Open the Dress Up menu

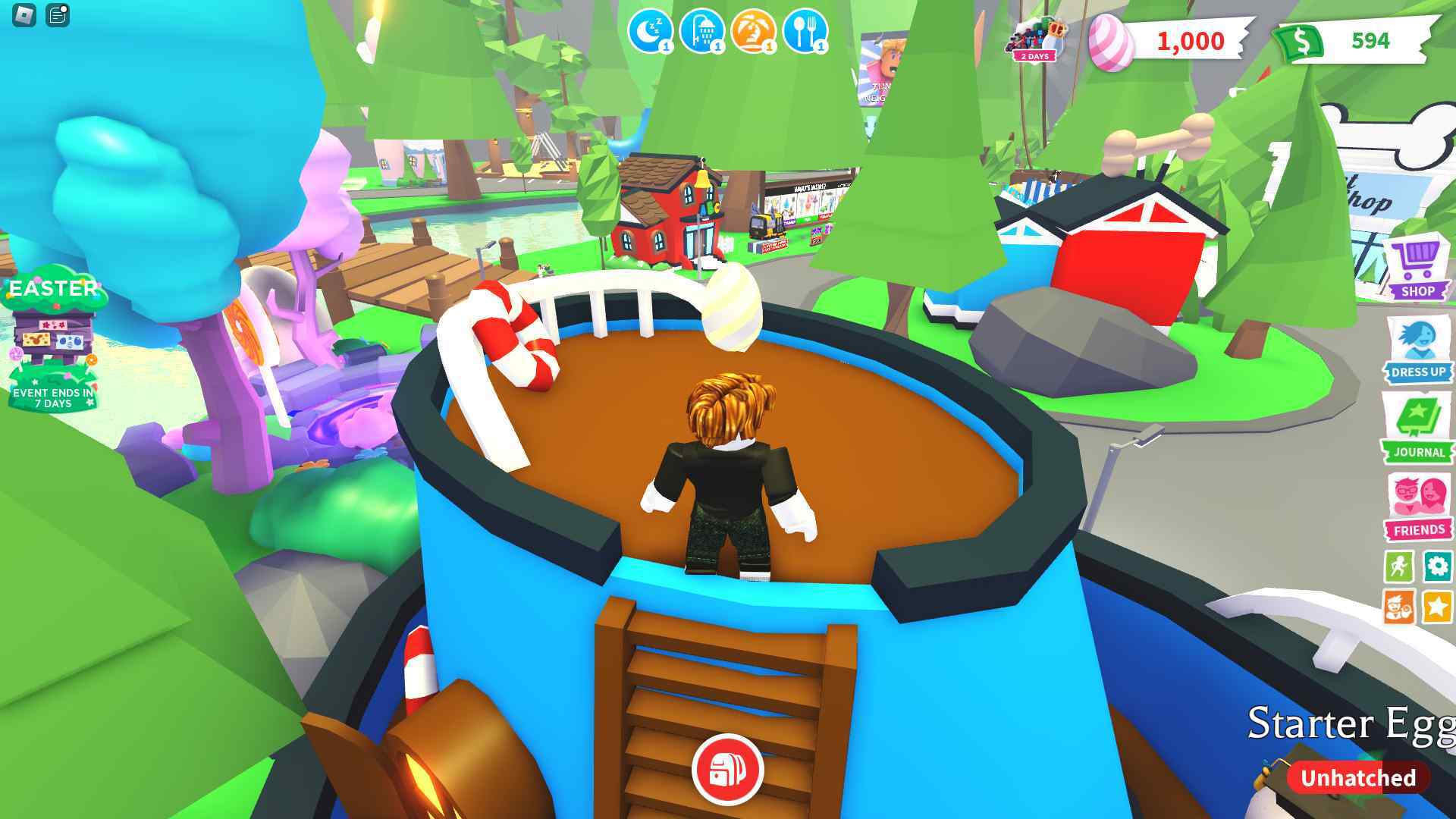pos(1417,350)
